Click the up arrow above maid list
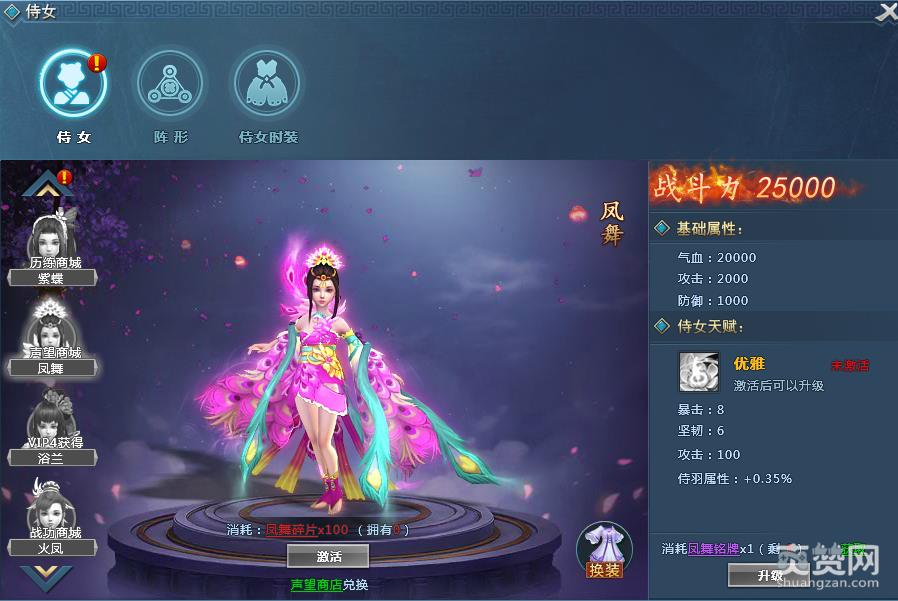 [48, 184]
